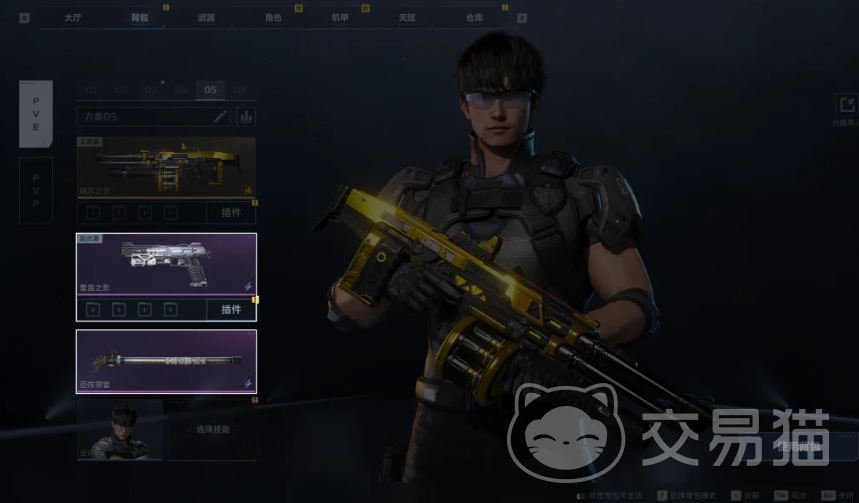Image resolution: width=859 pixels, height=503 pixels.
Task: Select the 天赋 talent tab
Action: 406,17
